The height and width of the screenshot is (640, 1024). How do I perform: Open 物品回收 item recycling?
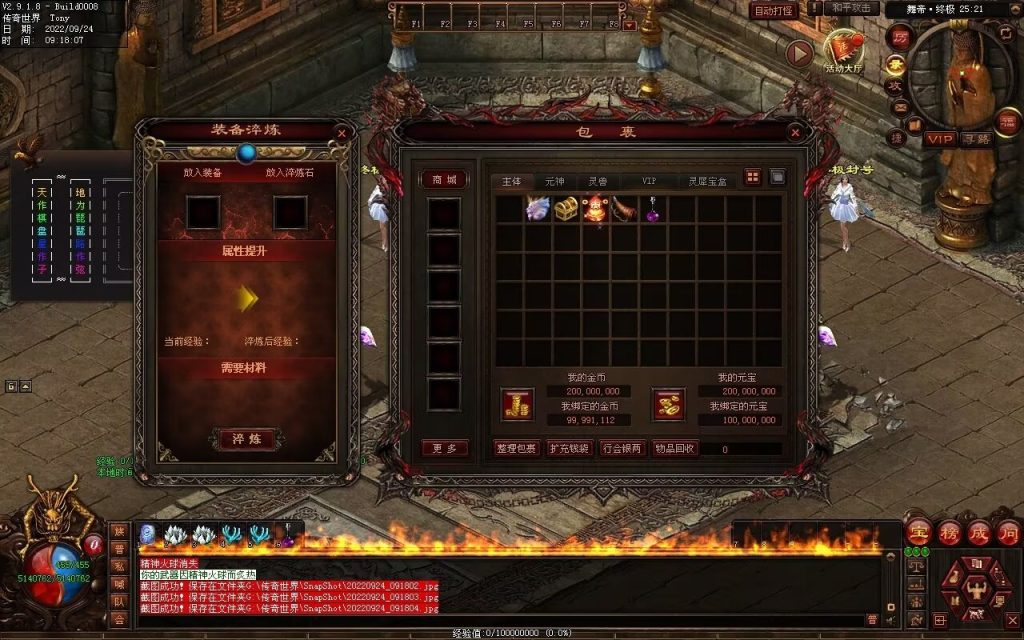pos(675,448)
